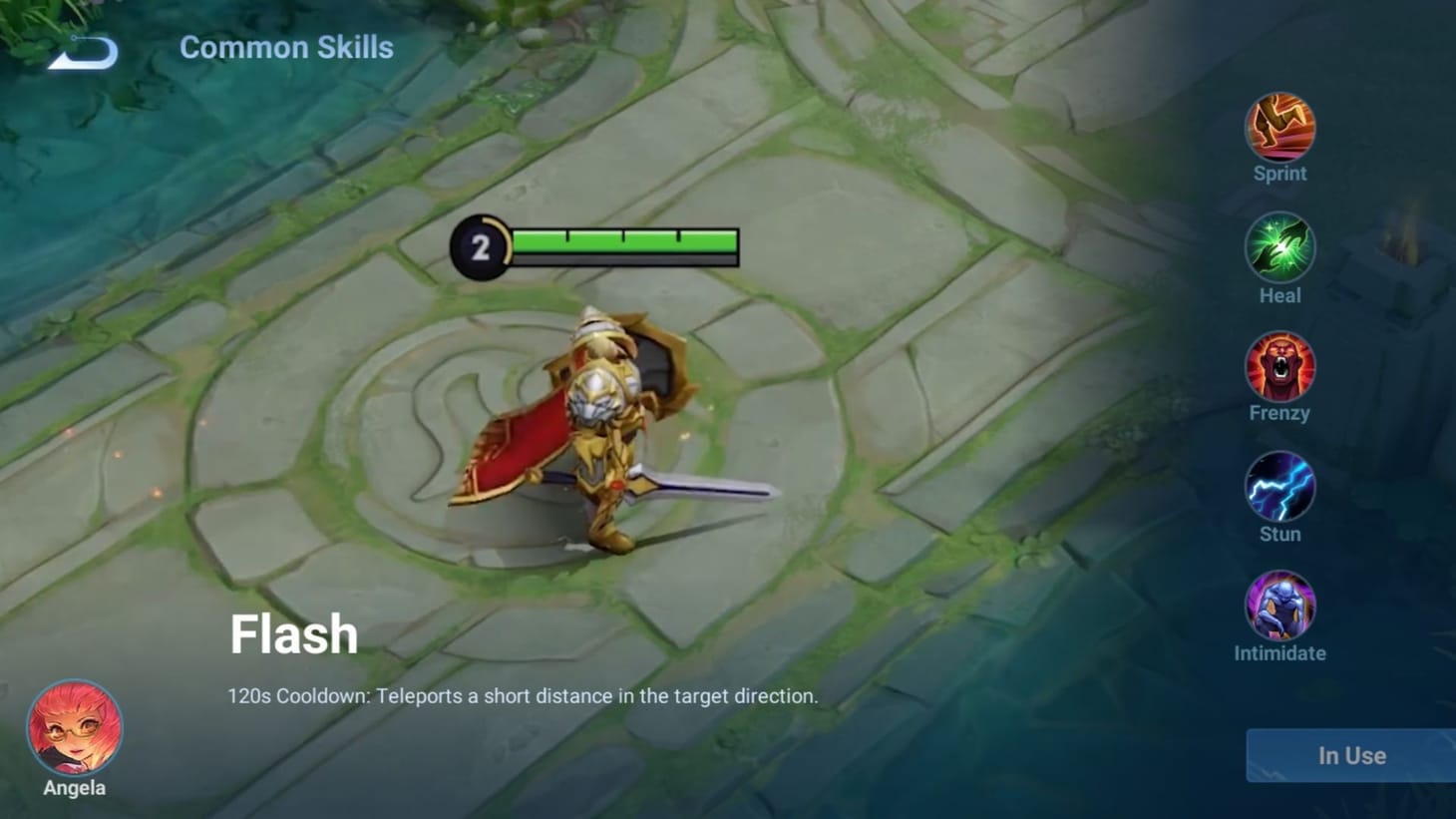The height and width of the screenshot is (819, 1456).
Task: Click the Frenzy label text
Action: pyautogui.click(x=1279, y=412)
